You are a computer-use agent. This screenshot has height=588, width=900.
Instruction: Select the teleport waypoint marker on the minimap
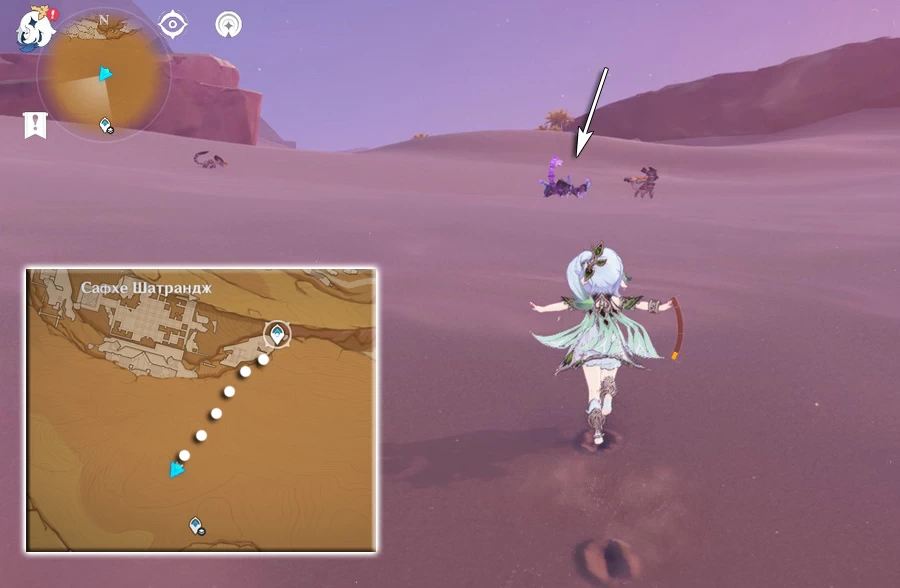point(105,125)
